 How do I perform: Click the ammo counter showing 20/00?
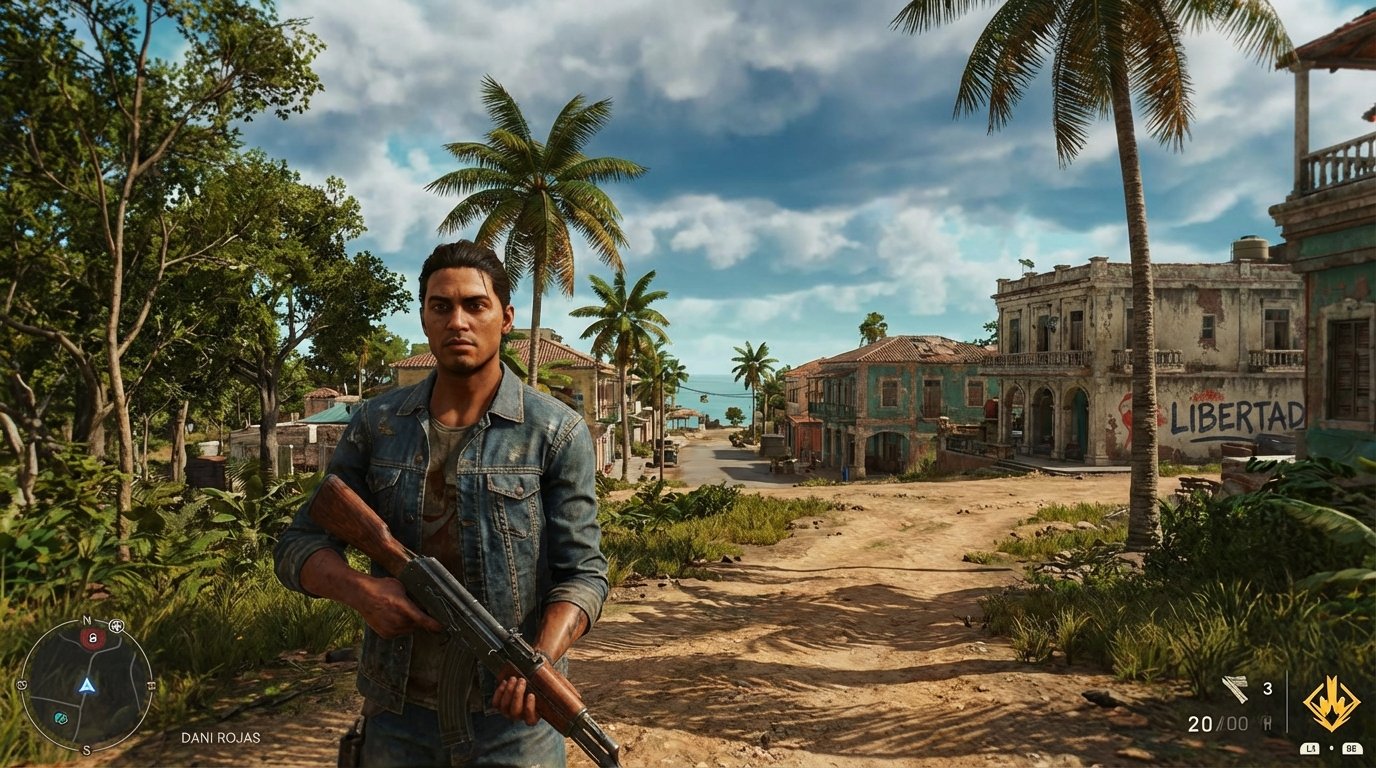pos(1220,722)
